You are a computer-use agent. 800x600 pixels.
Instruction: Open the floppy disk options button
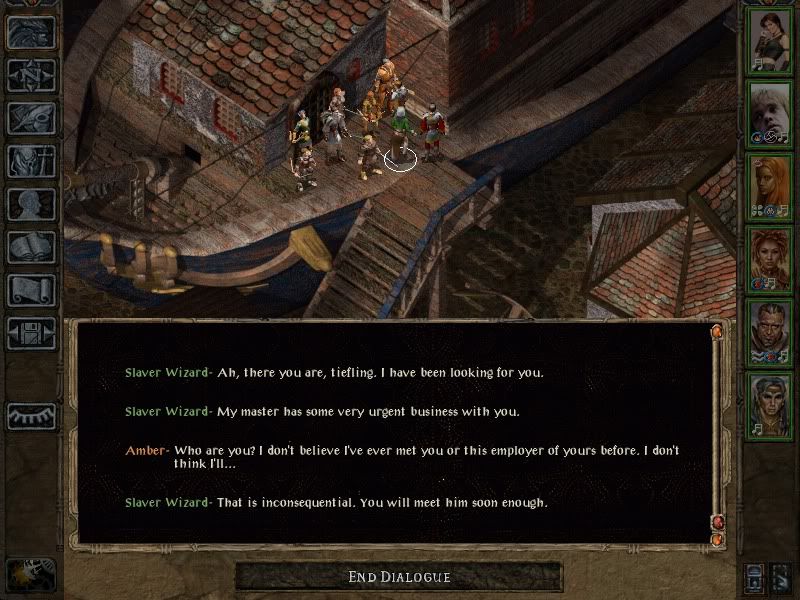[31, 333]
